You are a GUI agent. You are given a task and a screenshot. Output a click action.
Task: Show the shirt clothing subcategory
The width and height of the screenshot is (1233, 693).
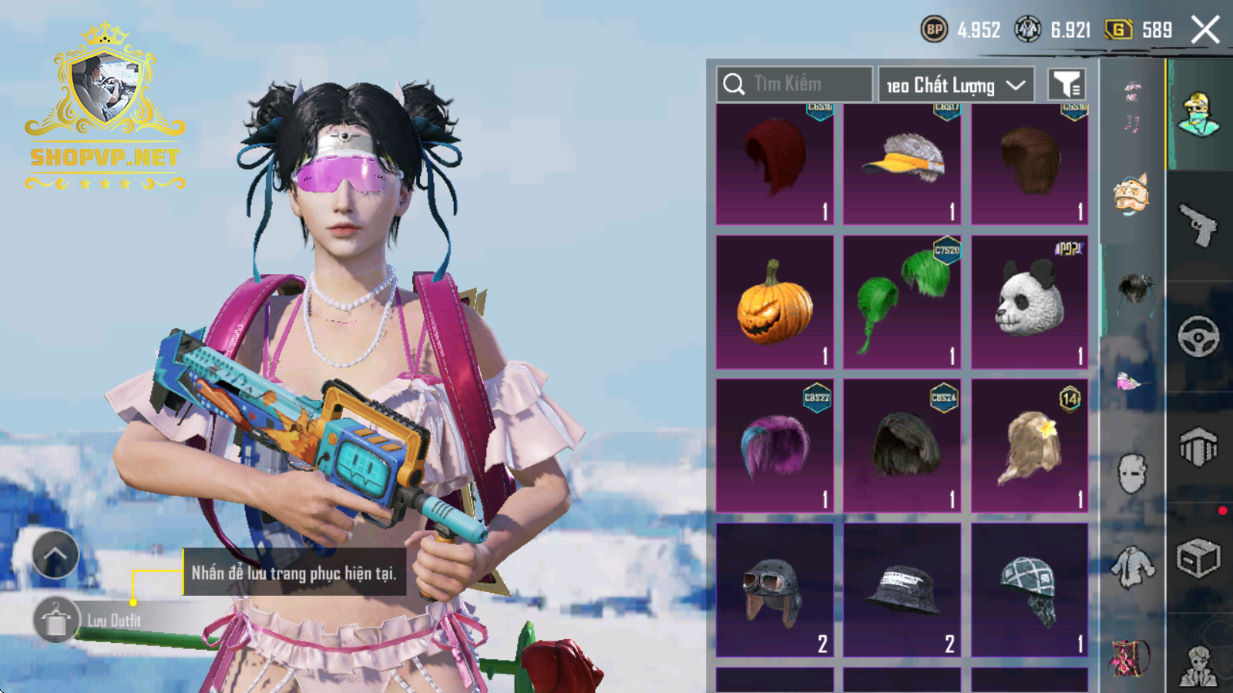(x=1132, y=566)
